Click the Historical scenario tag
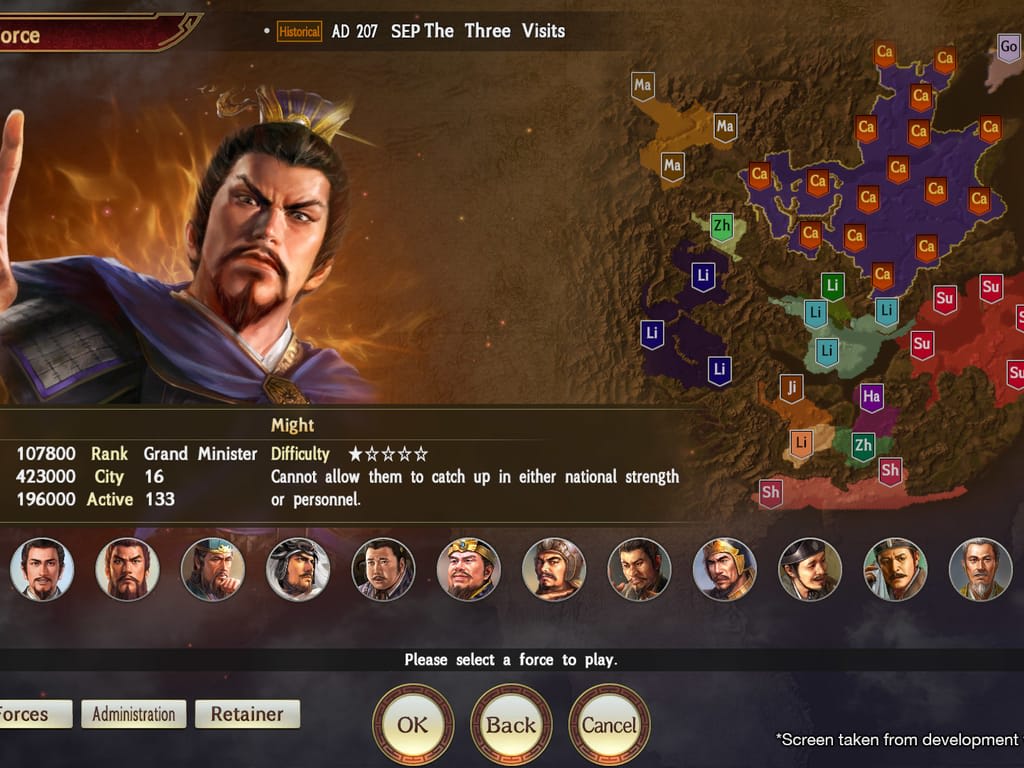The height and width of the screenshot is (768, 1024). click(x=299, y=32)
